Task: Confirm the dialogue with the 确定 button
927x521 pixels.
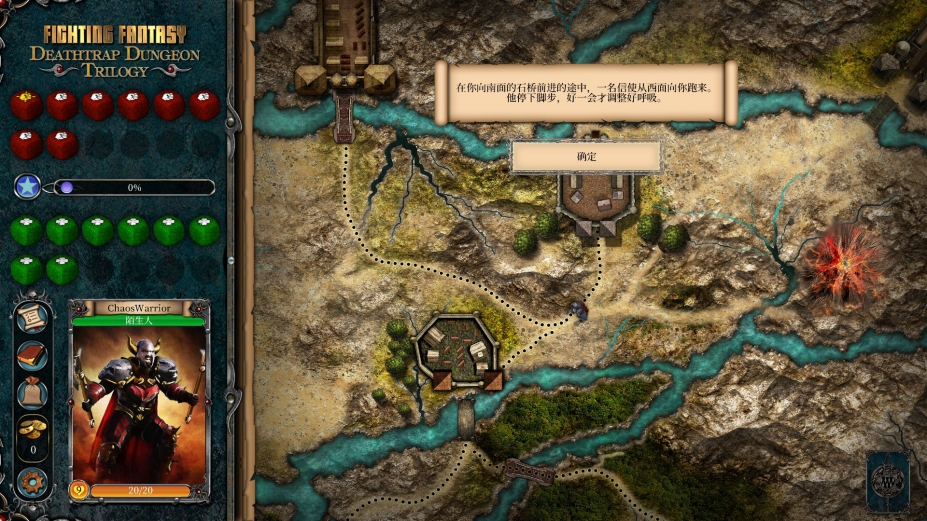Action: tap(586, 157)
